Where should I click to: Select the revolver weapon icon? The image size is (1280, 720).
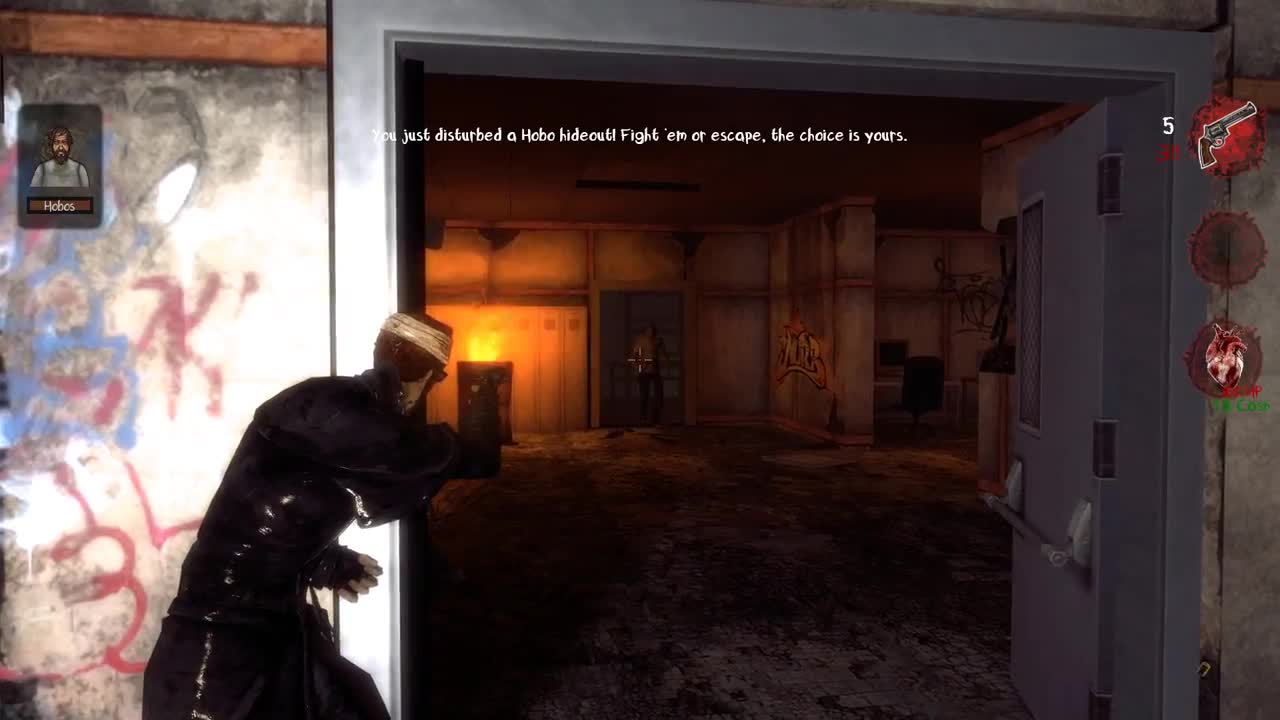[x=1226, y=135]
